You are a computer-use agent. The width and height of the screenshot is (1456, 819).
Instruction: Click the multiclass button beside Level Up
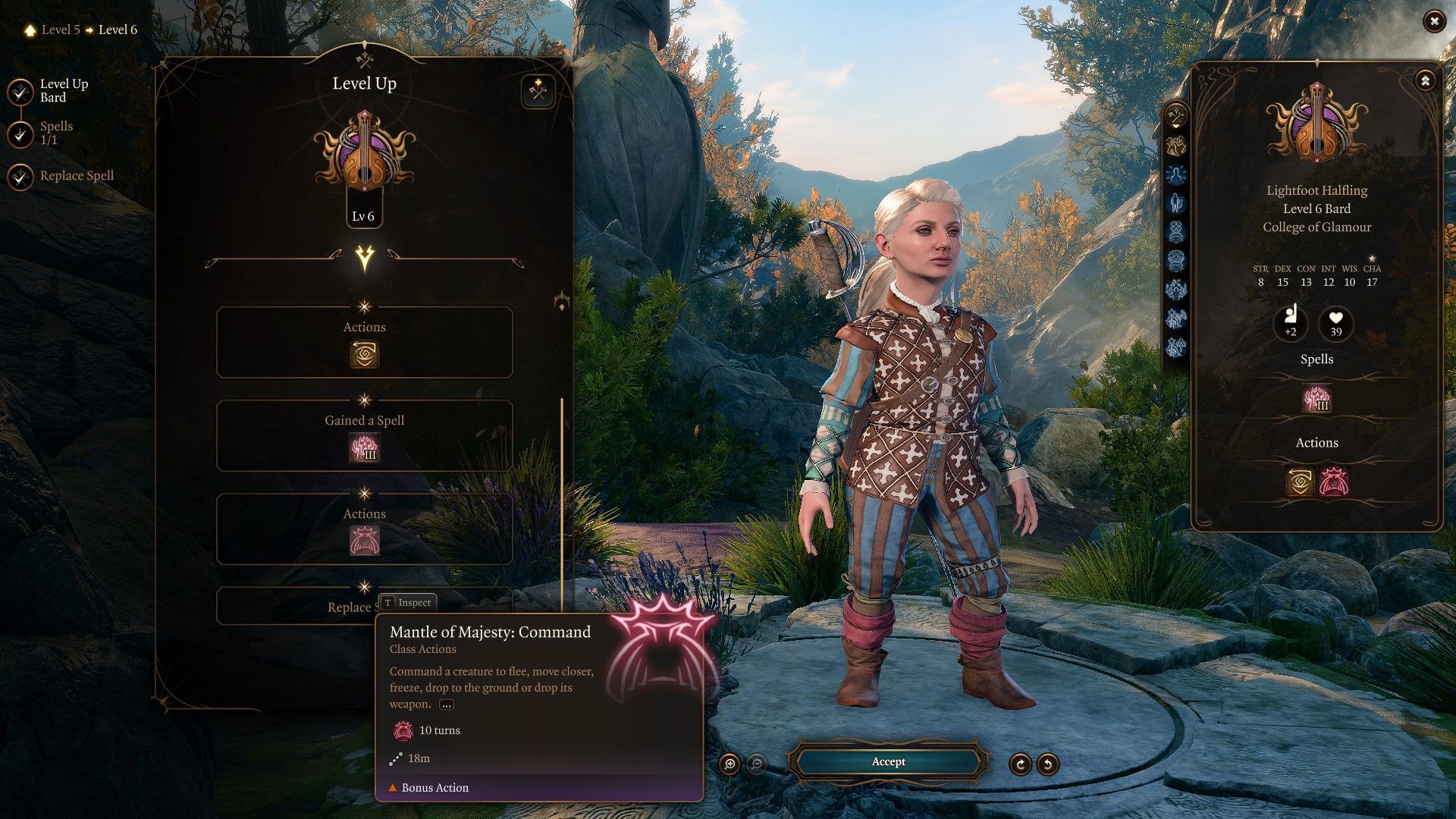538,93
